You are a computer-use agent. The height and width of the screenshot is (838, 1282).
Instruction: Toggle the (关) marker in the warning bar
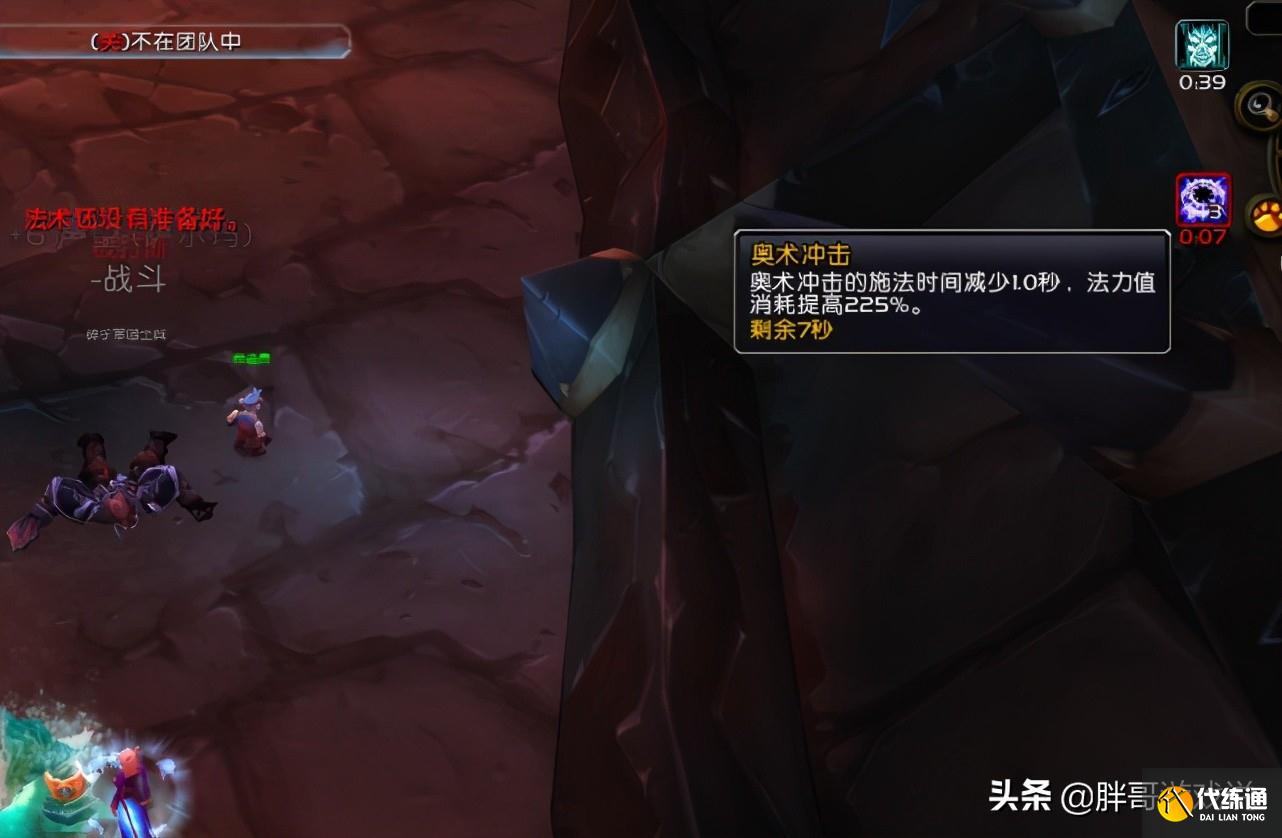pyautogui.click(x=109, y=41)
